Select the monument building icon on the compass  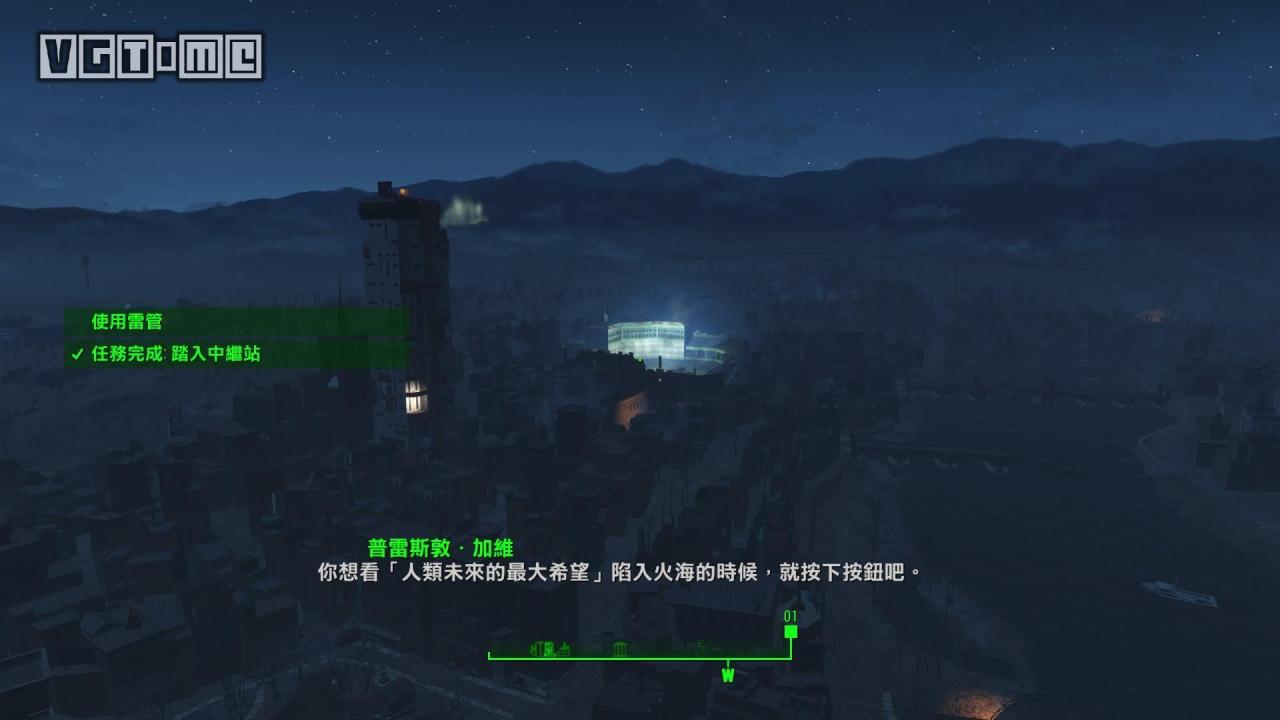coord(620,648)
